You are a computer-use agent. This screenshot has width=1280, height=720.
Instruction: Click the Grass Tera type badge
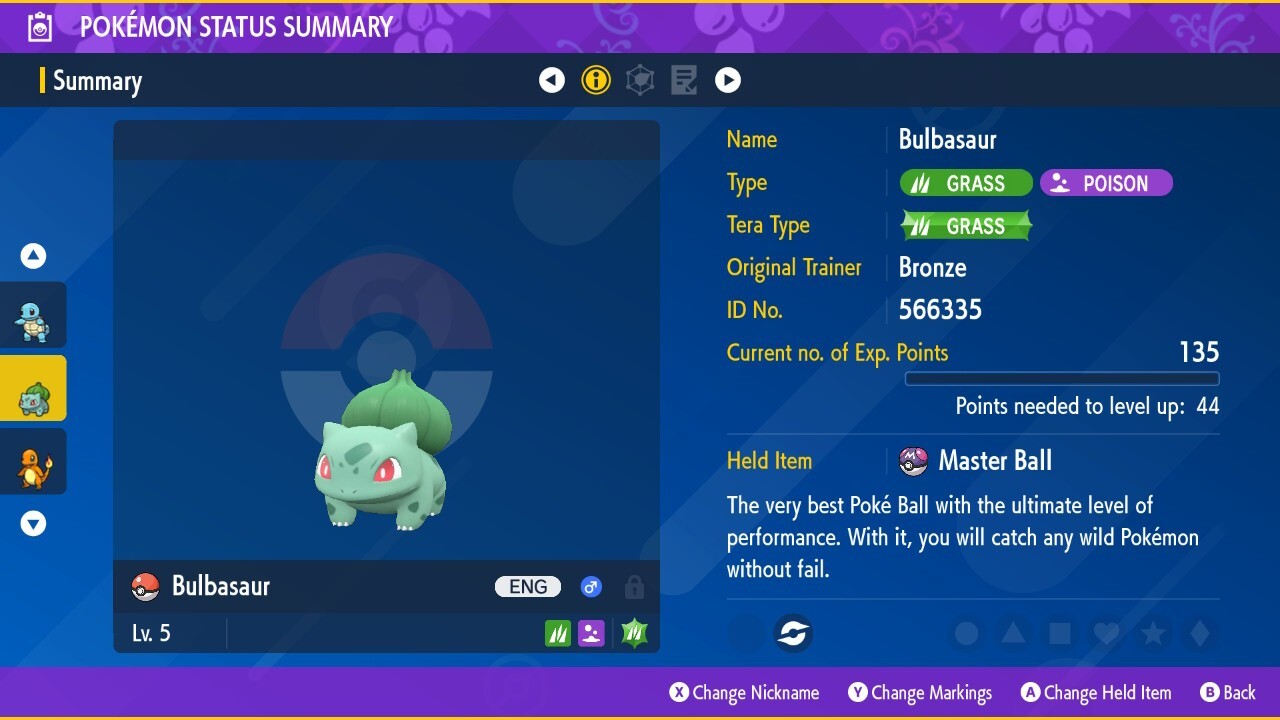coord(965,225)
